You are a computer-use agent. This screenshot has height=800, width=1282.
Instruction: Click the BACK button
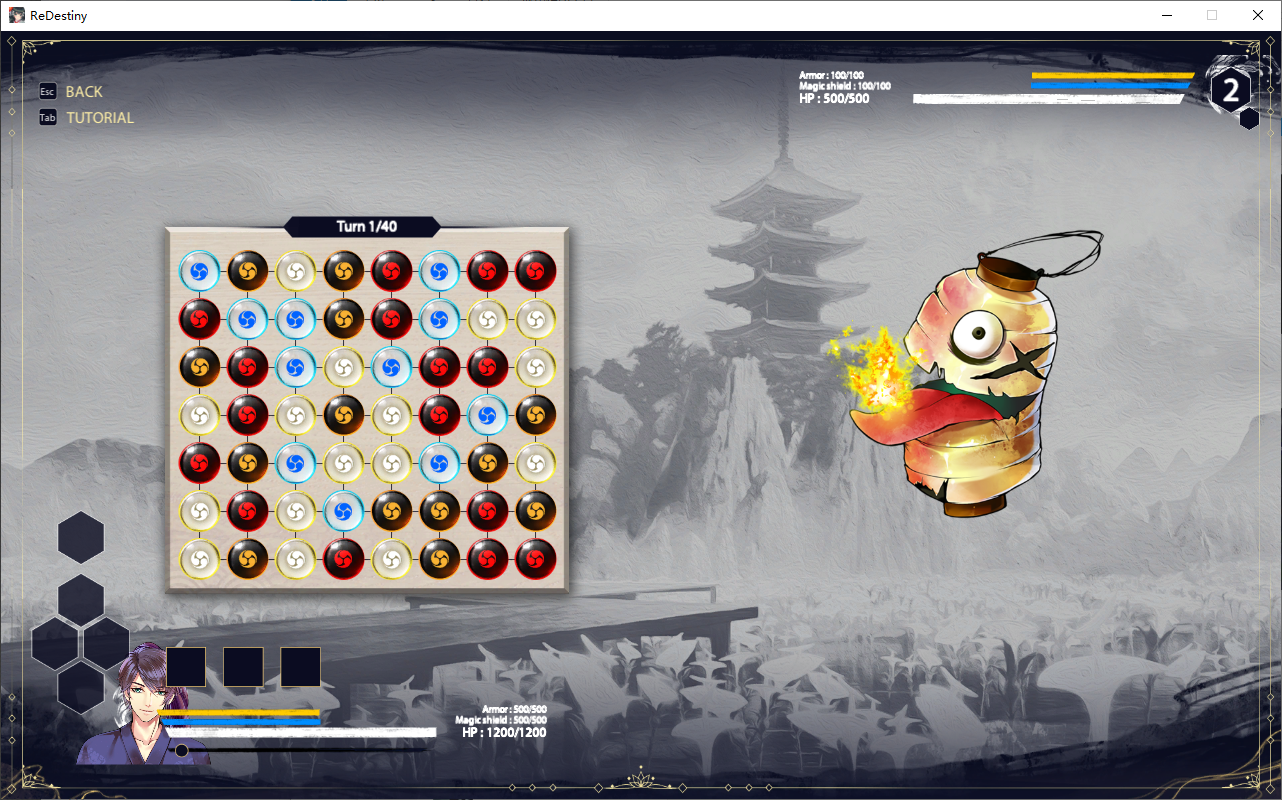tap(83, 92)
